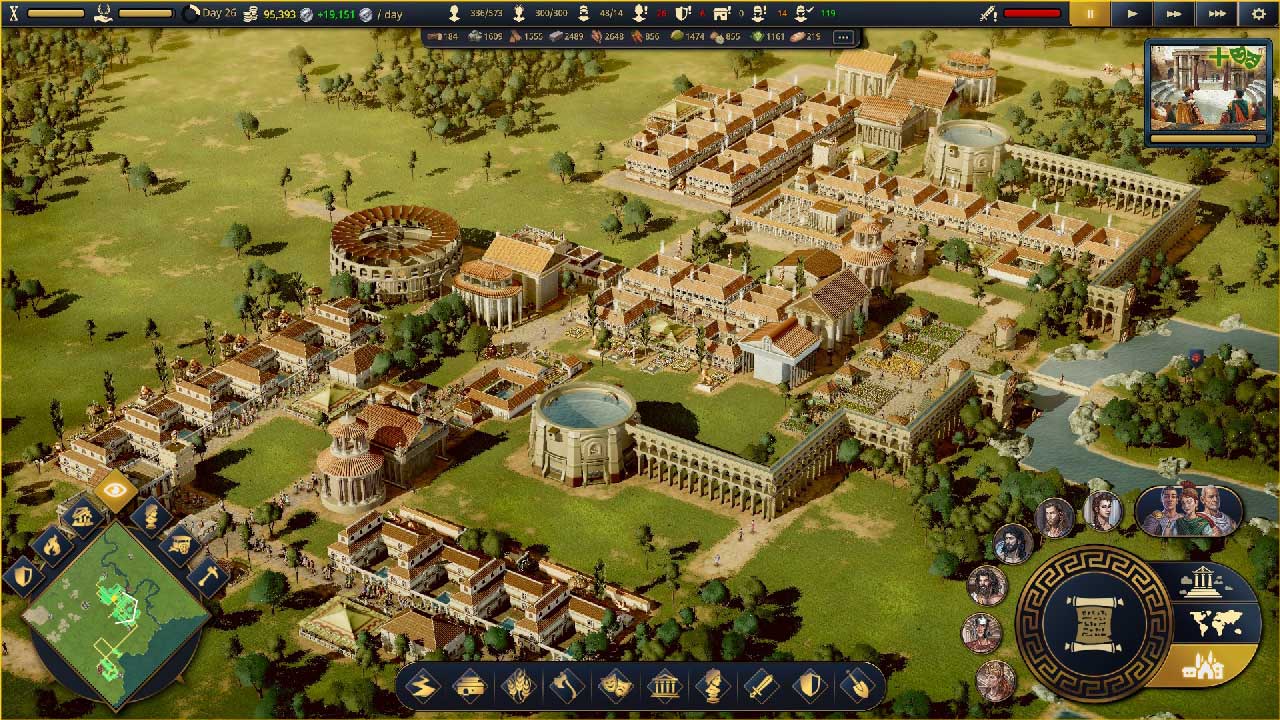Switch to triple fast-forward speed
Viewport: 1280px width, 720px height.
pos(1216,14)
